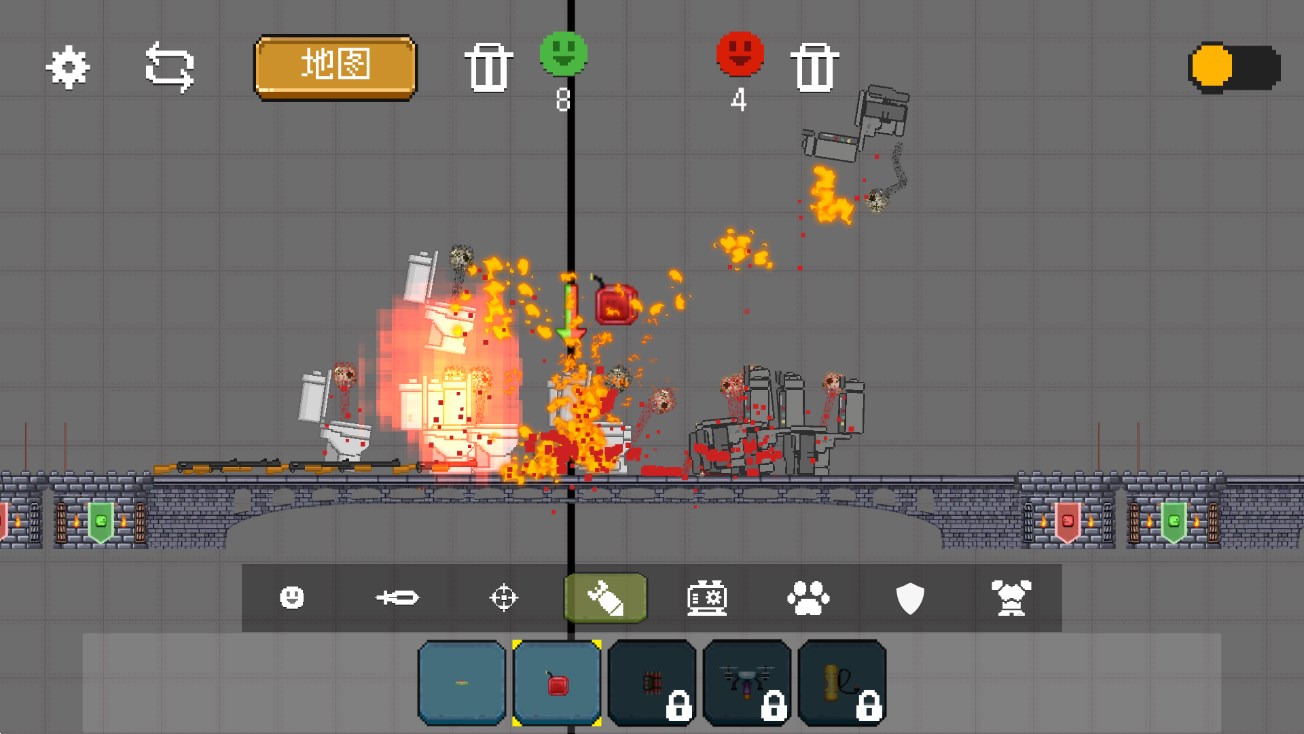Switch to the crosshair ranged weapons tab
Viewport: 1304px width, 734px height.
click(503, 598)
